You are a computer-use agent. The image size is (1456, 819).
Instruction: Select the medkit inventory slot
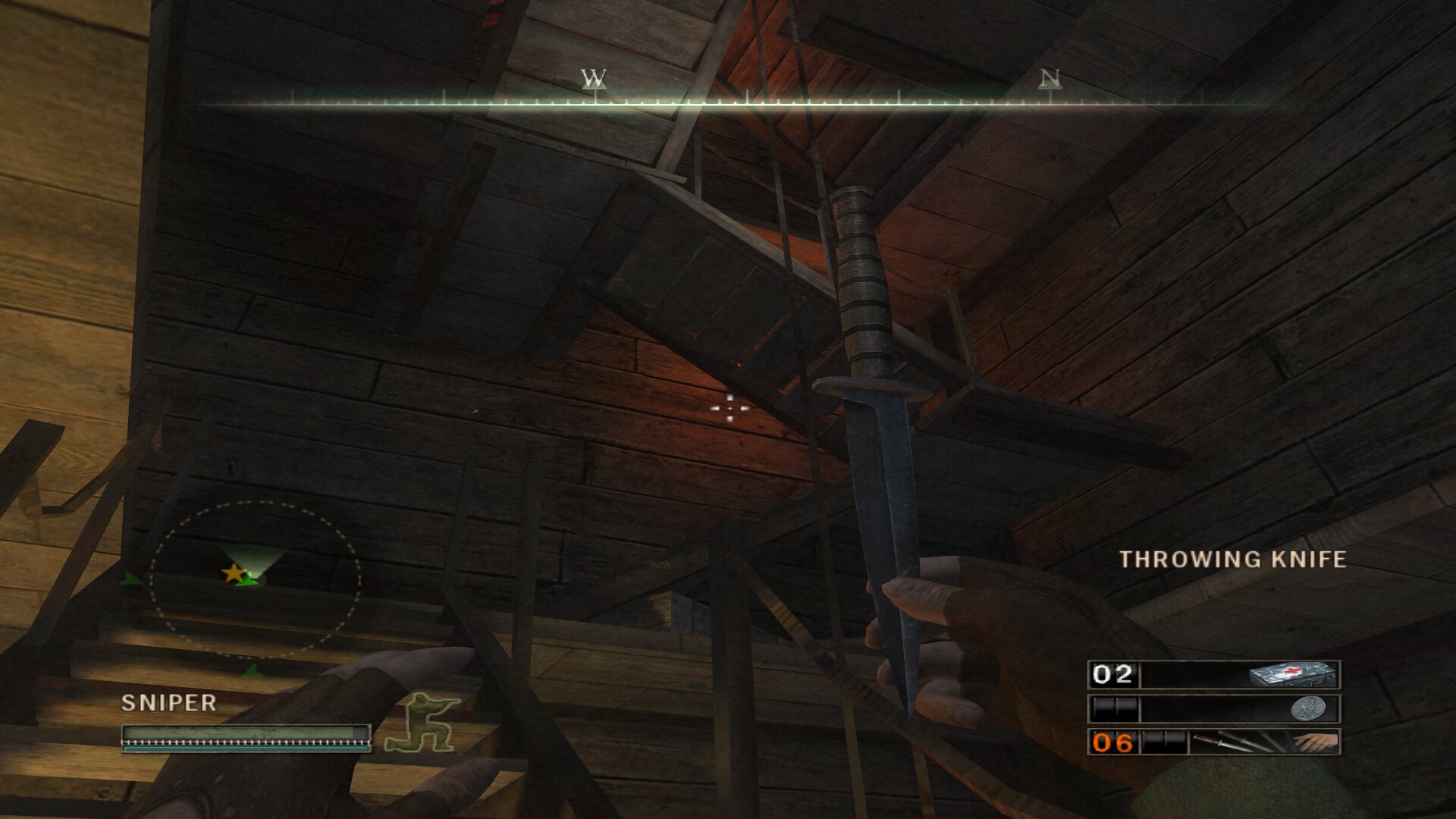tap(1213, 674)
